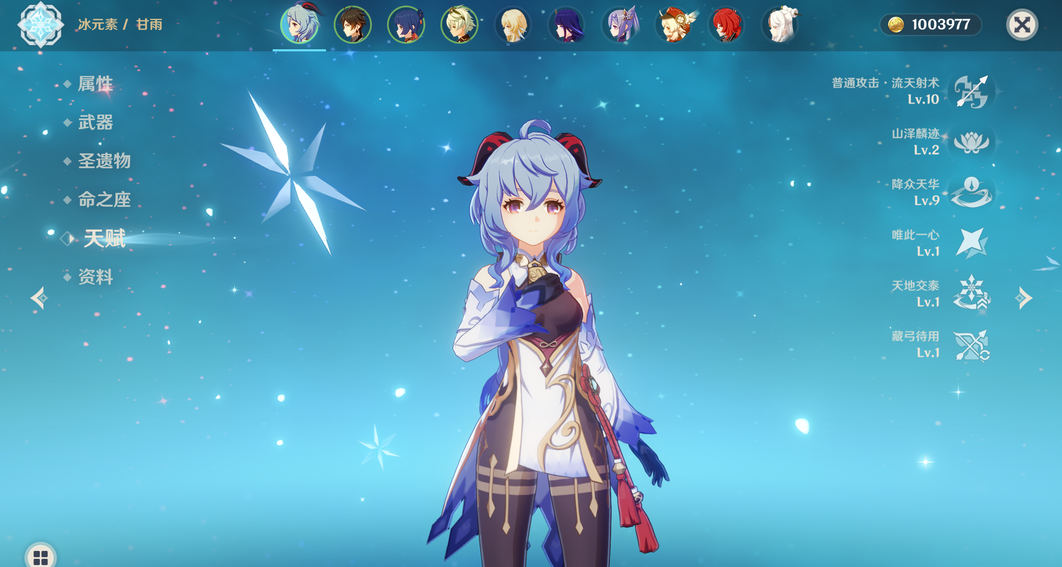The width and height of the screenshot is (1062, 567).
Task: Open the 藏弓待用 crossed-bows passive talent
Action: 970,345
